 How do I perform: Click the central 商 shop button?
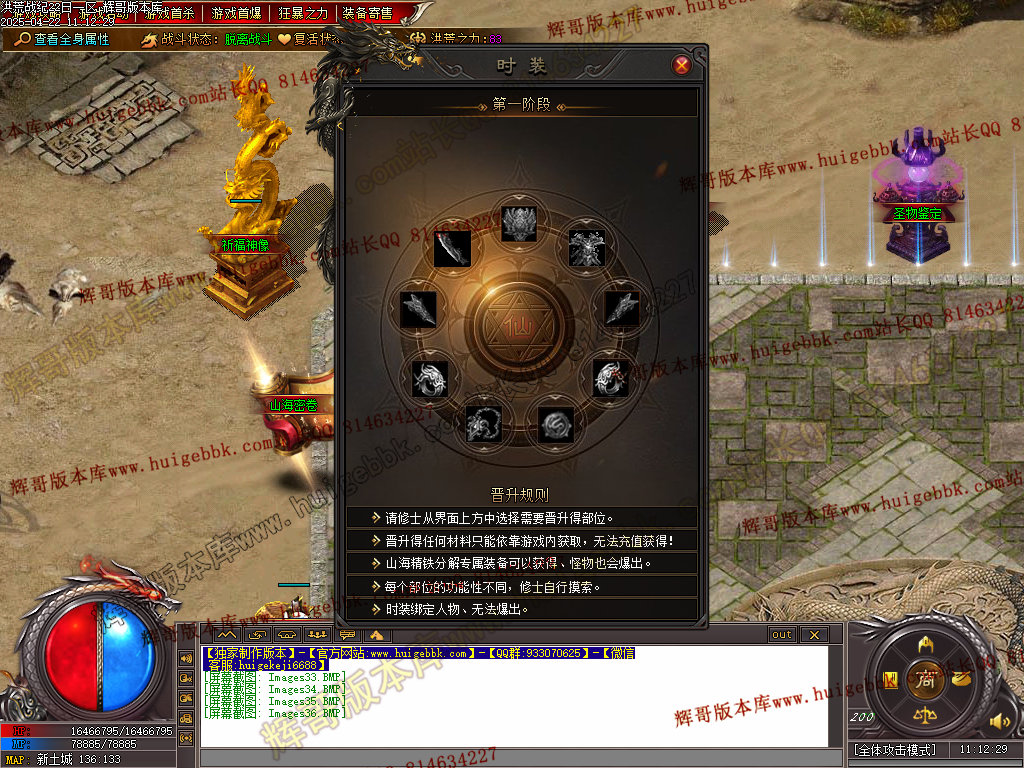(926, 679)
